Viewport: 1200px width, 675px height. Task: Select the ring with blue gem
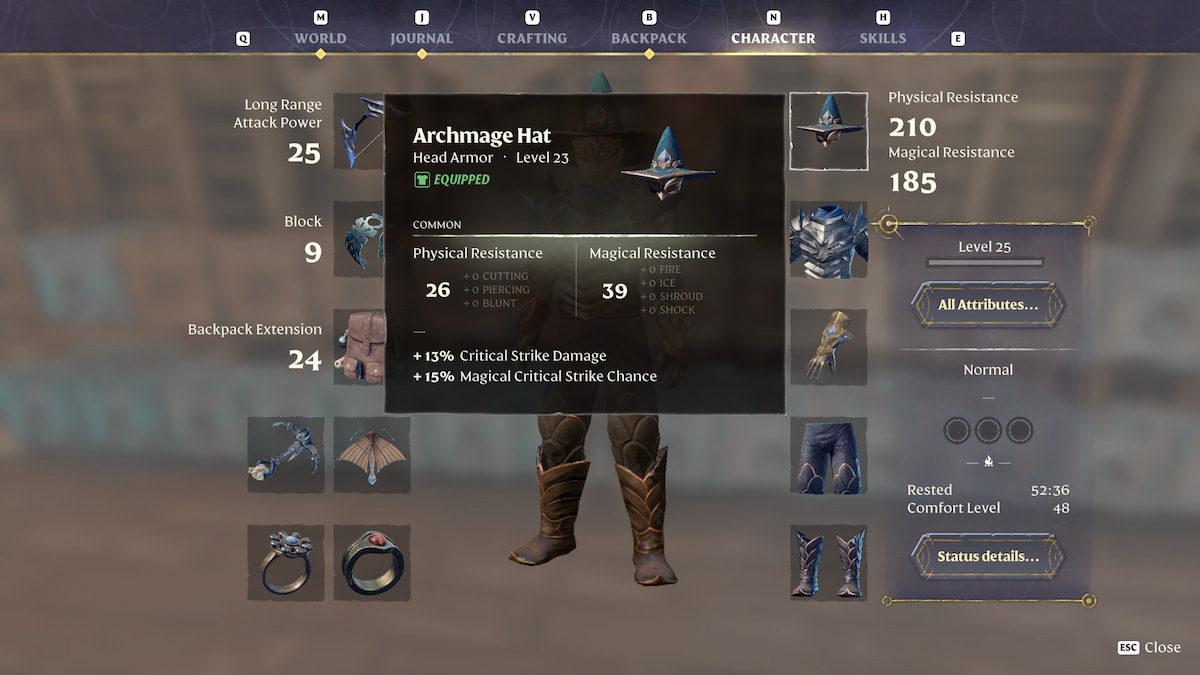tap(286, 563)
